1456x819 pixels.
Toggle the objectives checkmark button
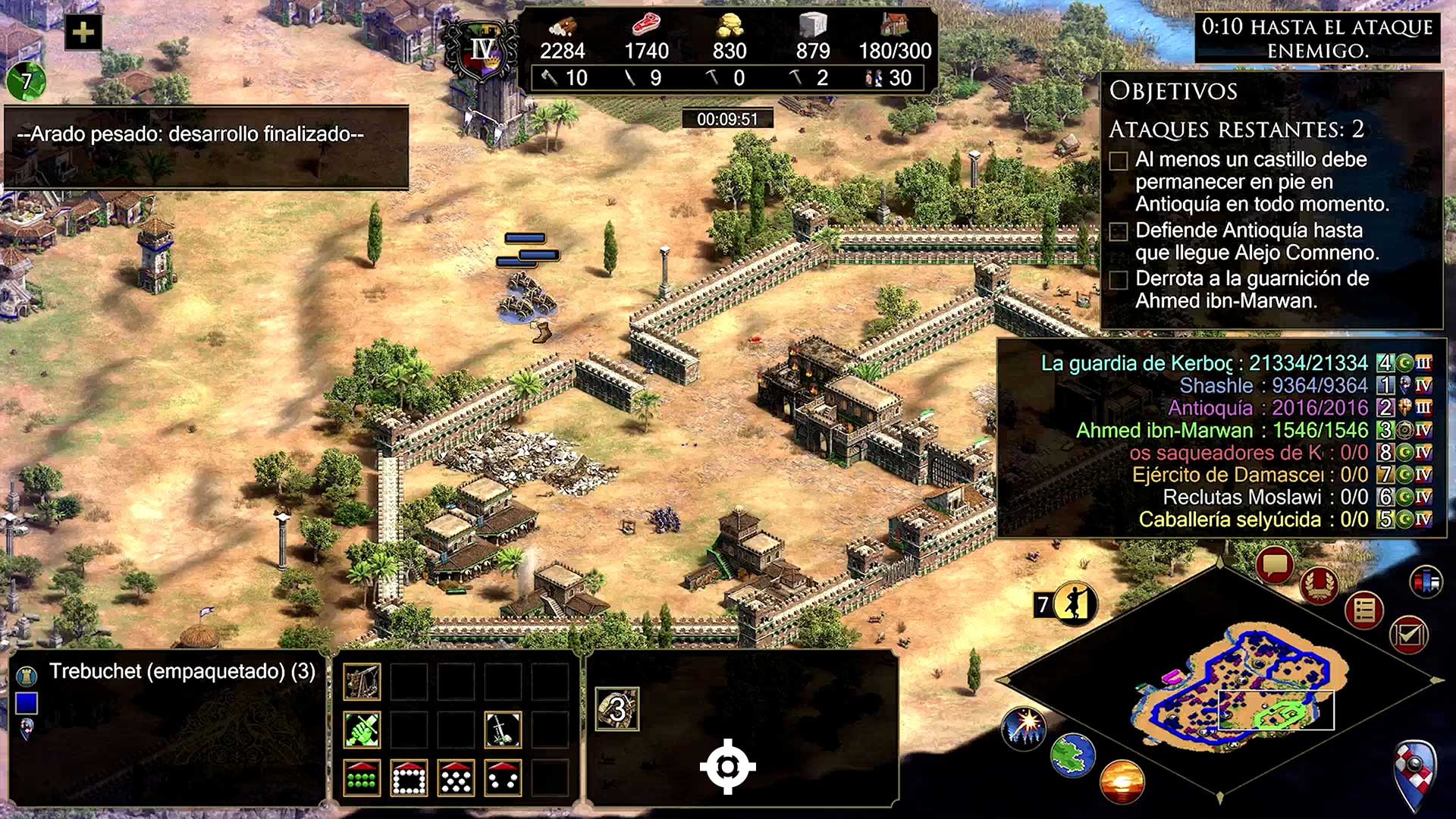coord(1408,634)
